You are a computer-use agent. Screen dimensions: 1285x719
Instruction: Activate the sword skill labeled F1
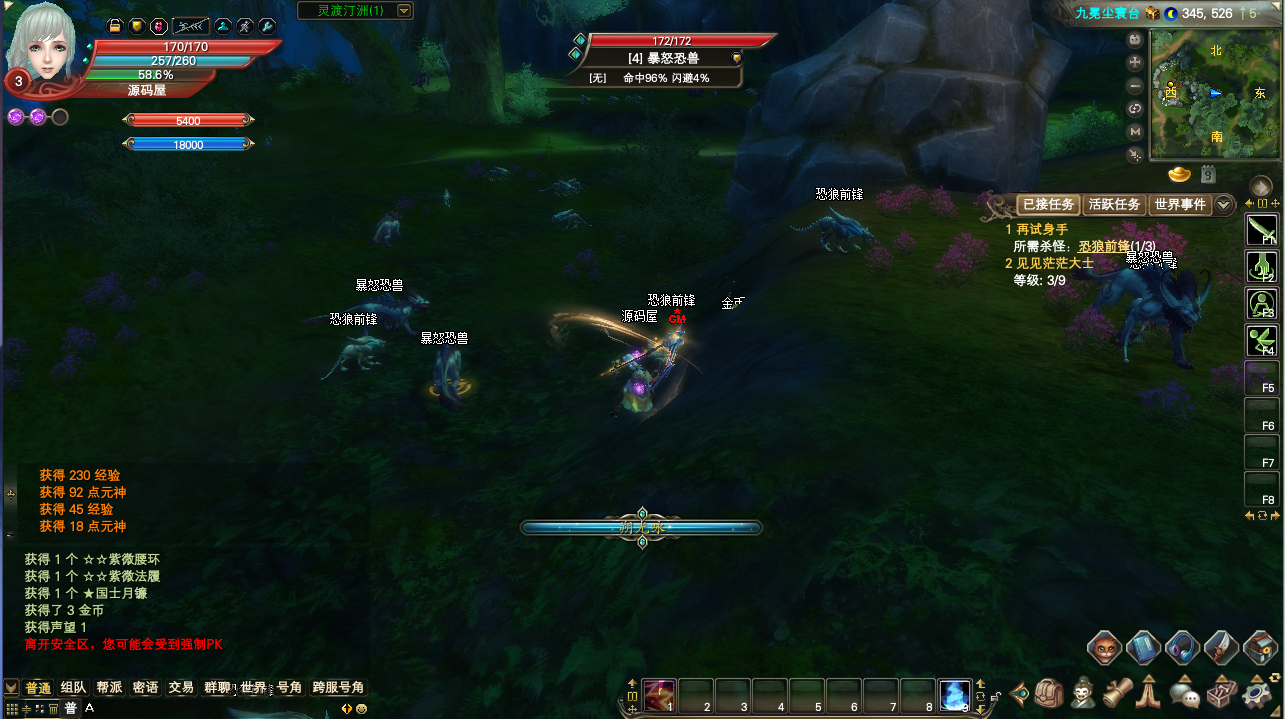point(1261,230)
